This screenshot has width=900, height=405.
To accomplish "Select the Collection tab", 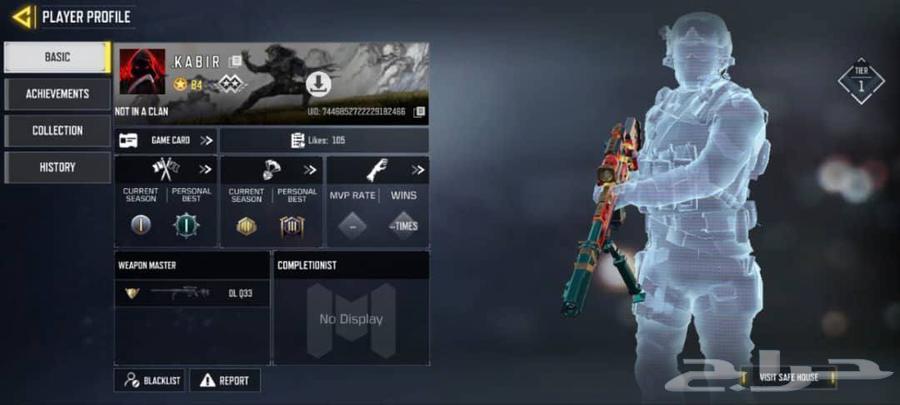I will click(x=56, y=131).
